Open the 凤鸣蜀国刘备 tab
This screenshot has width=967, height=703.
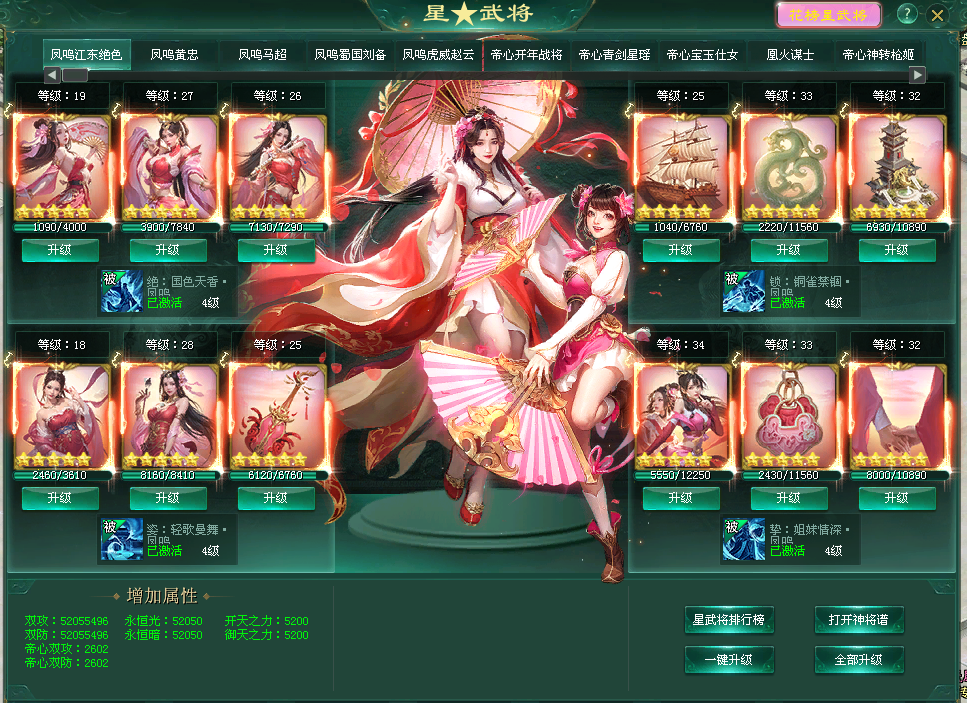[350, 55]
